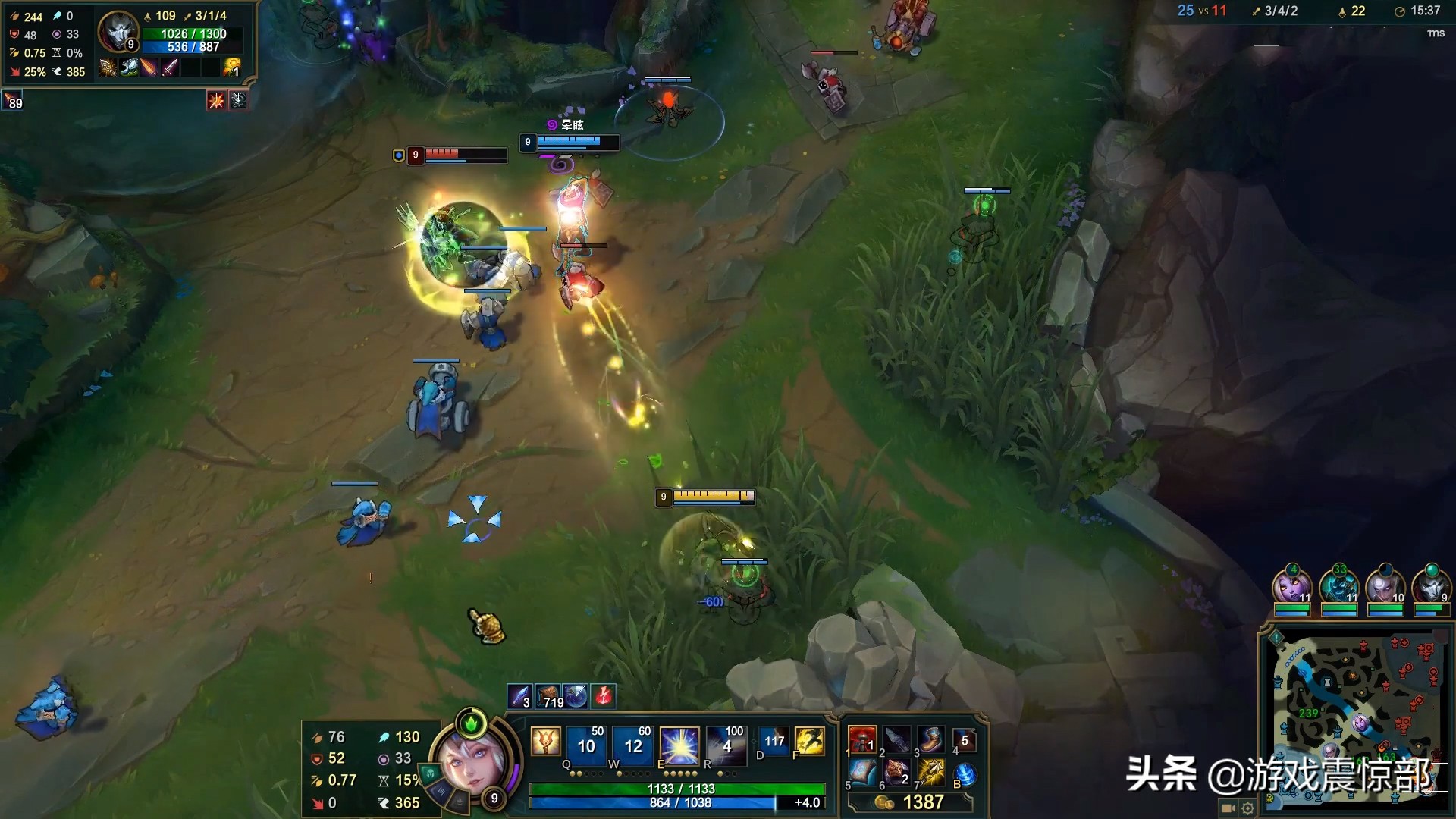This screenshot has height=819, width=1456.
Task: Click the W ability showing cooldown 12
Action: coord(632,745)
